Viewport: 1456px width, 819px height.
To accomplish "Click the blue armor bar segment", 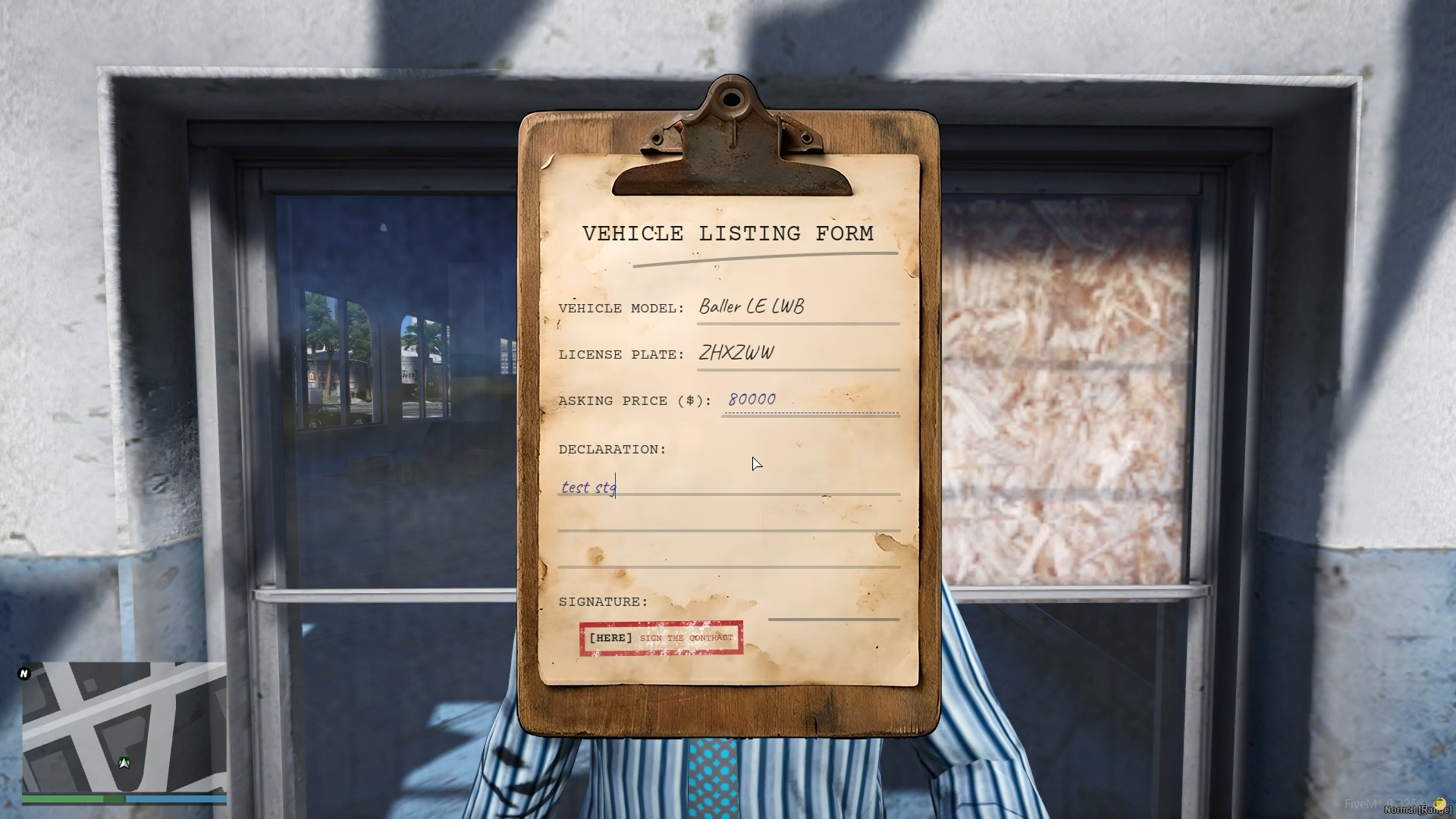I will [x=174, y=799].
